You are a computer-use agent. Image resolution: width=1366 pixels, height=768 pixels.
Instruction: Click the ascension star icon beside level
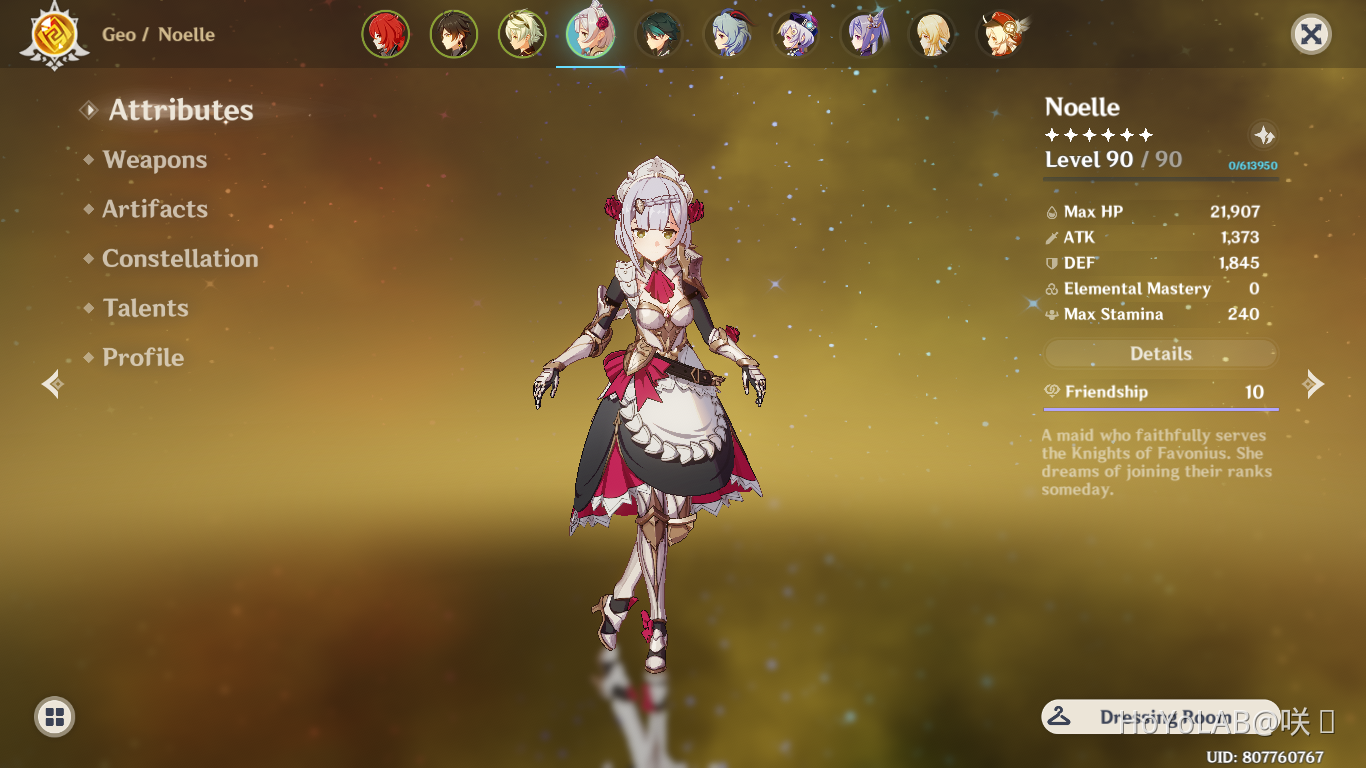point(1264,136)
